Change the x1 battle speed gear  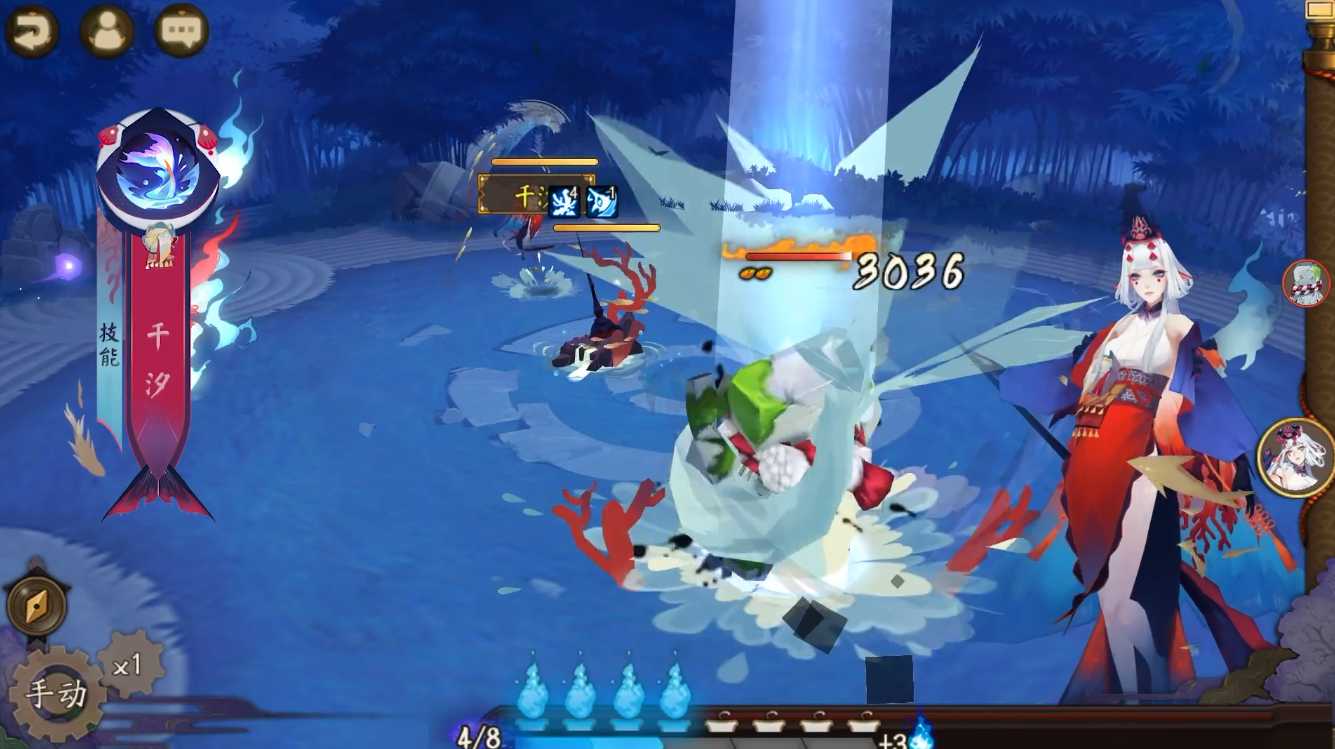coord(129,663)
